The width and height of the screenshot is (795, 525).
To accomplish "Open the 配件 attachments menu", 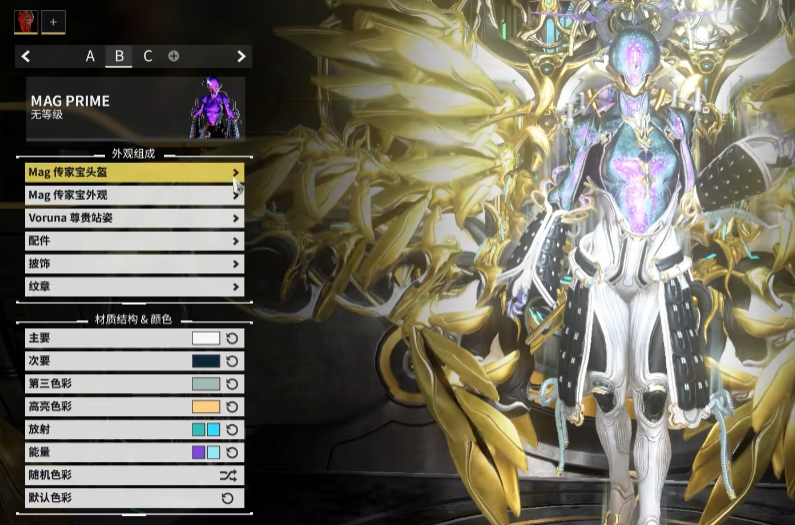I will (134, 241).
